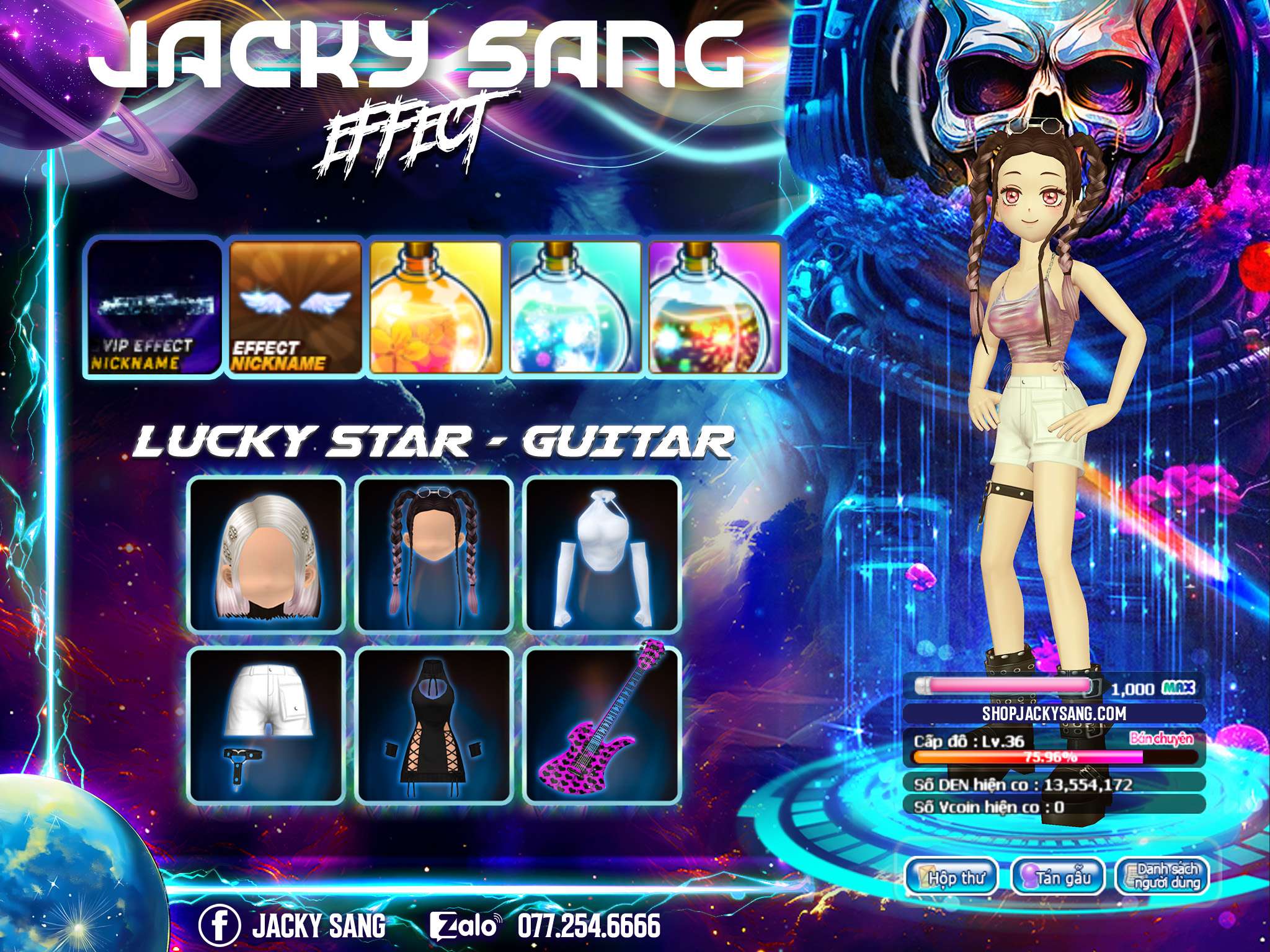Image resolution: width=1270 pixels, height=952 pixels.
Task: Choose the pink leopard guitar item
Action: coord(602,724)
